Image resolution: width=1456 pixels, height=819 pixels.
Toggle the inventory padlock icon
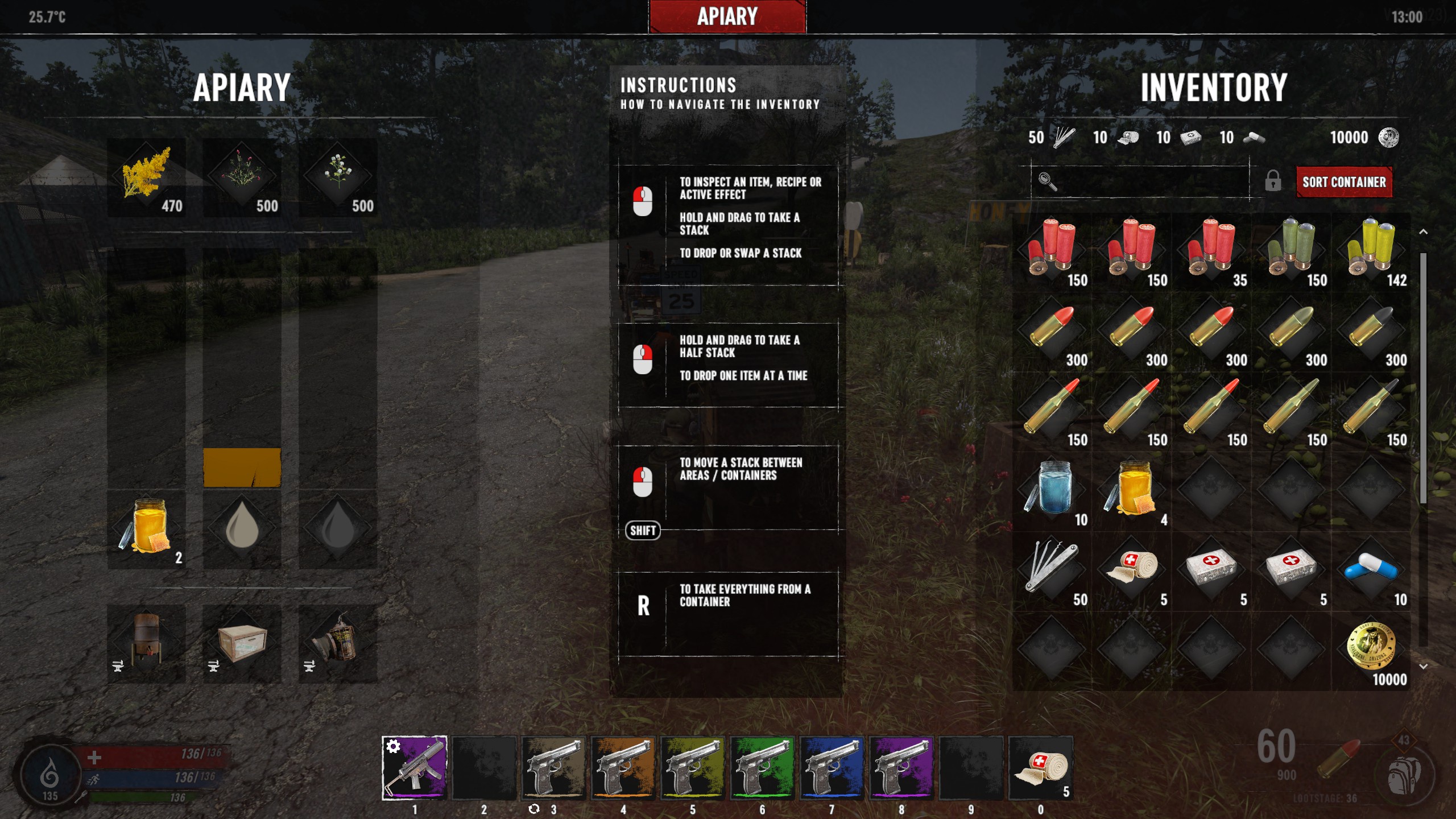(x=1273, y=181)
